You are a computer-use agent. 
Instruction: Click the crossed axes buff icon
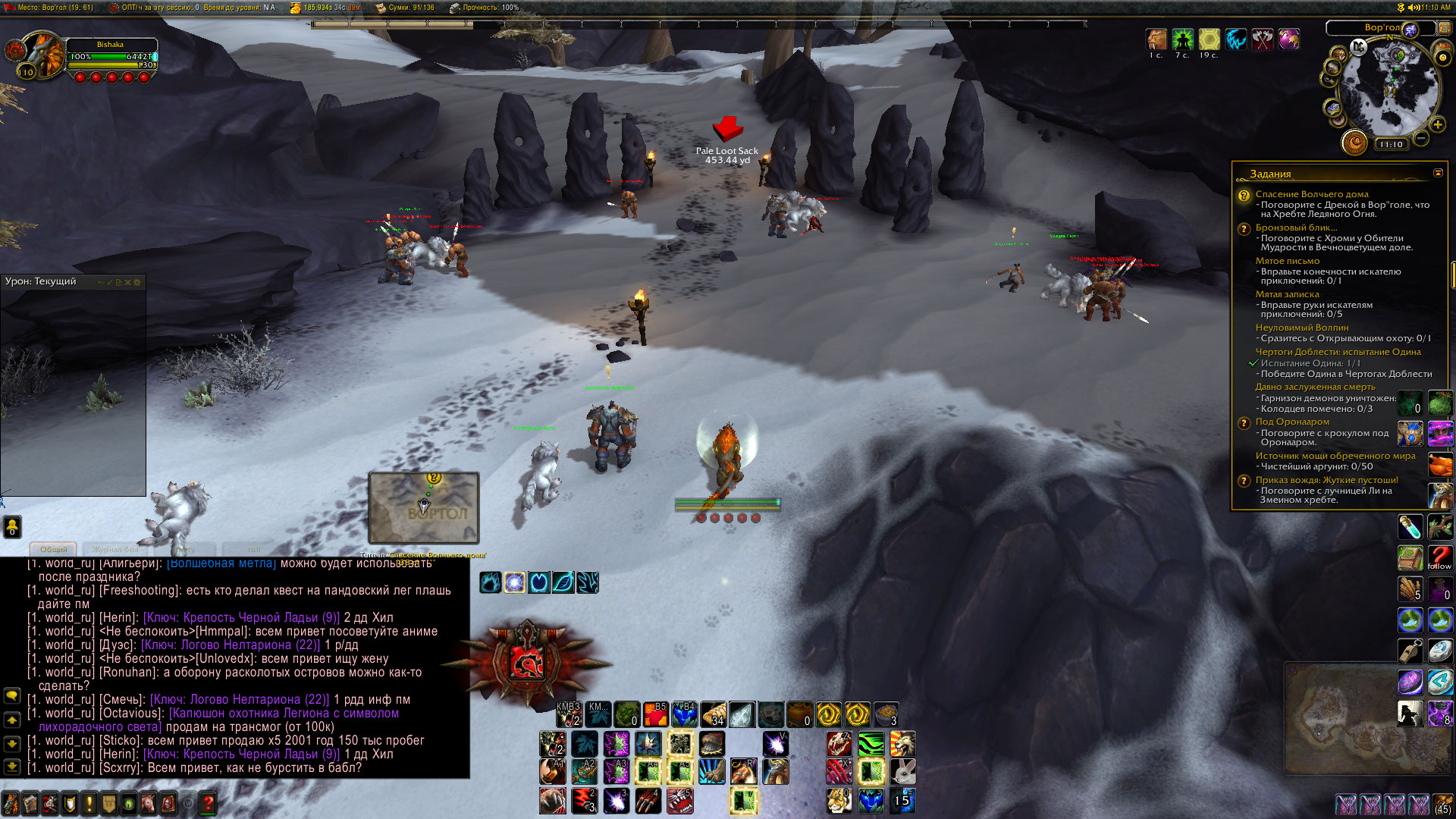1262,39
